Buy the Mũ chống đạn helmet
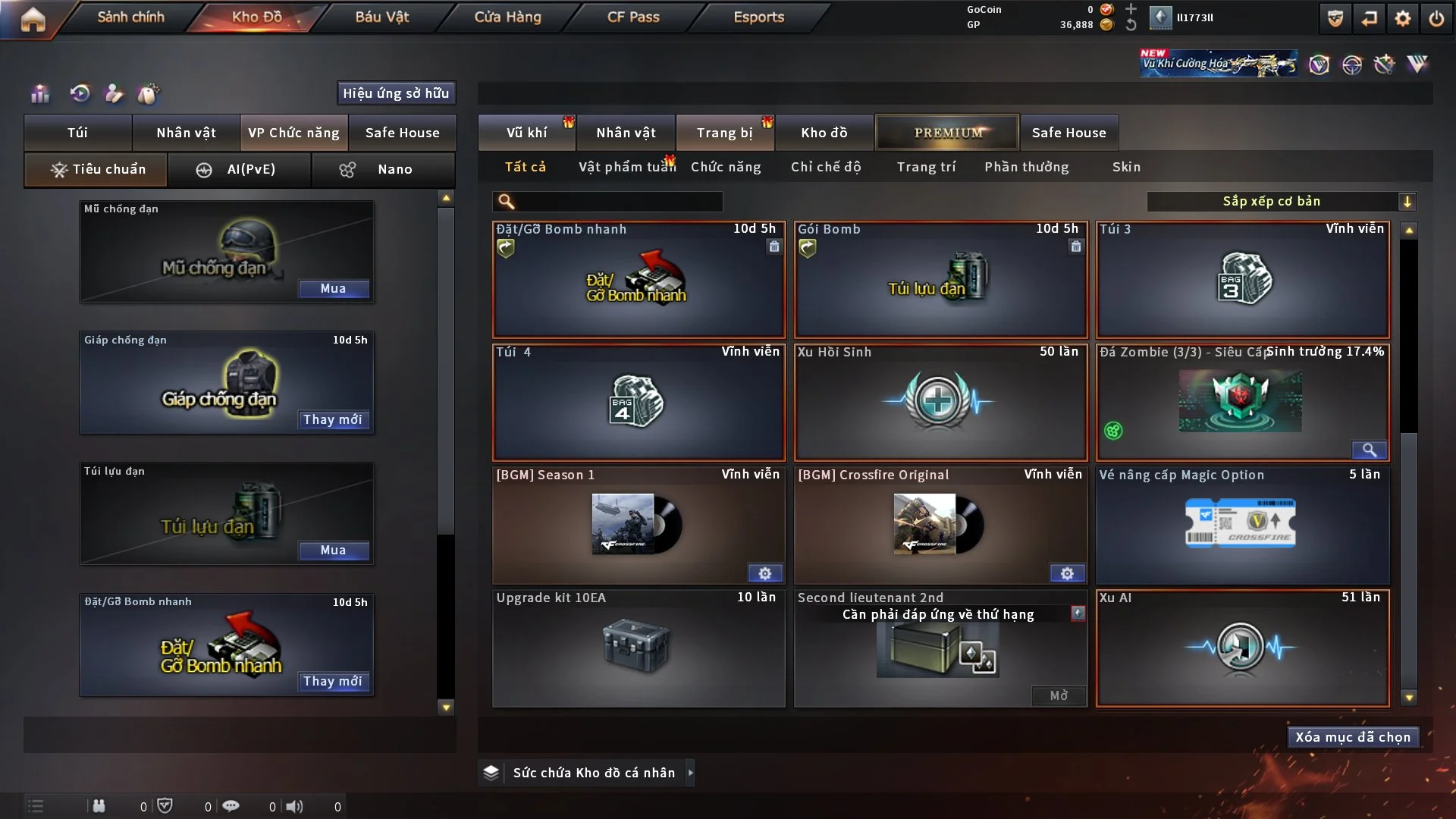Screen dimensions: 1456x819 [333, 289]
